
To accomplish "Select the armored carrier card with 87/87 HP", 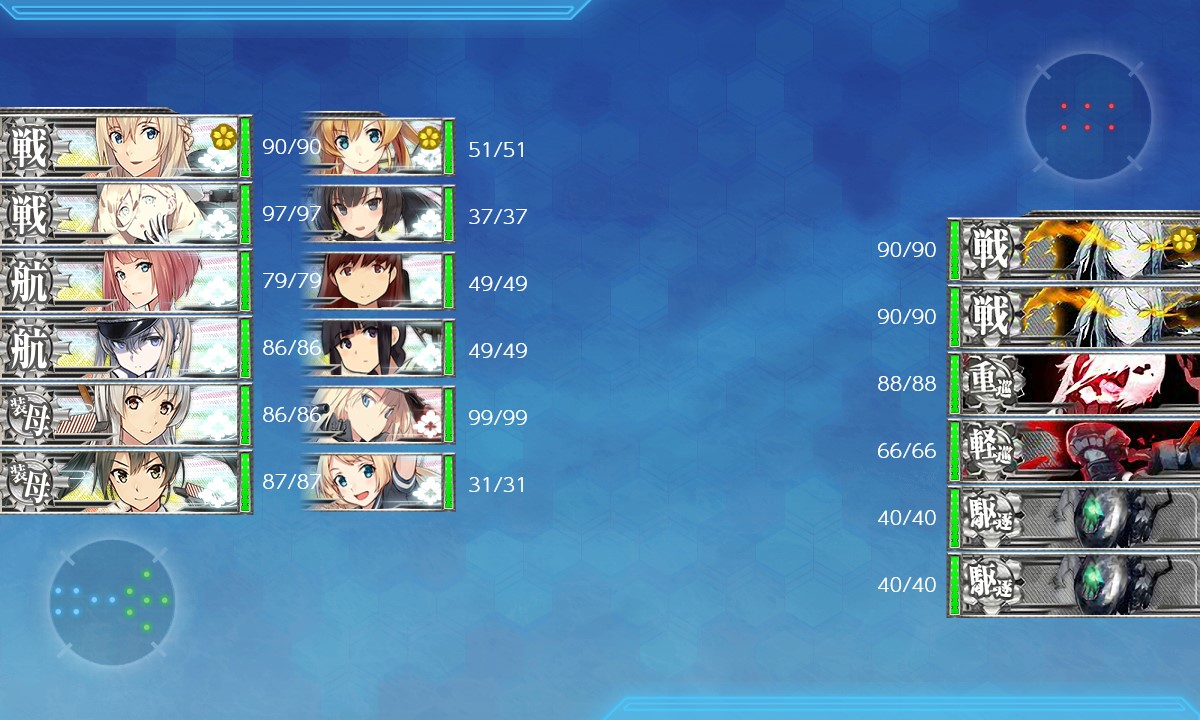I will pyautogui.click(x=125, y=483).
